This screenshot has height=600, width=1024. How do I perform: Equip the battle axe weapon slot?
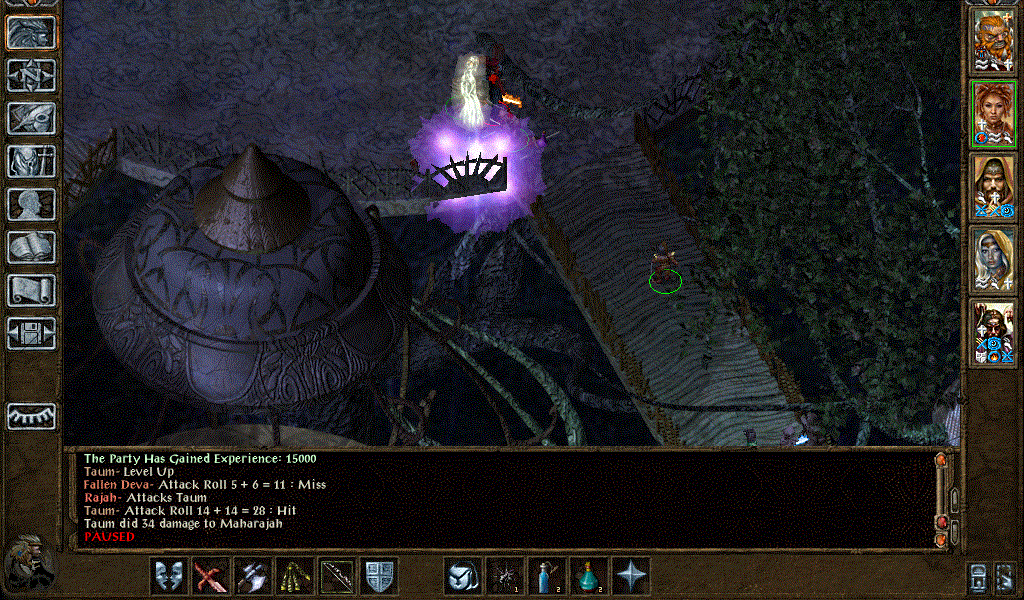coord(253,577)
